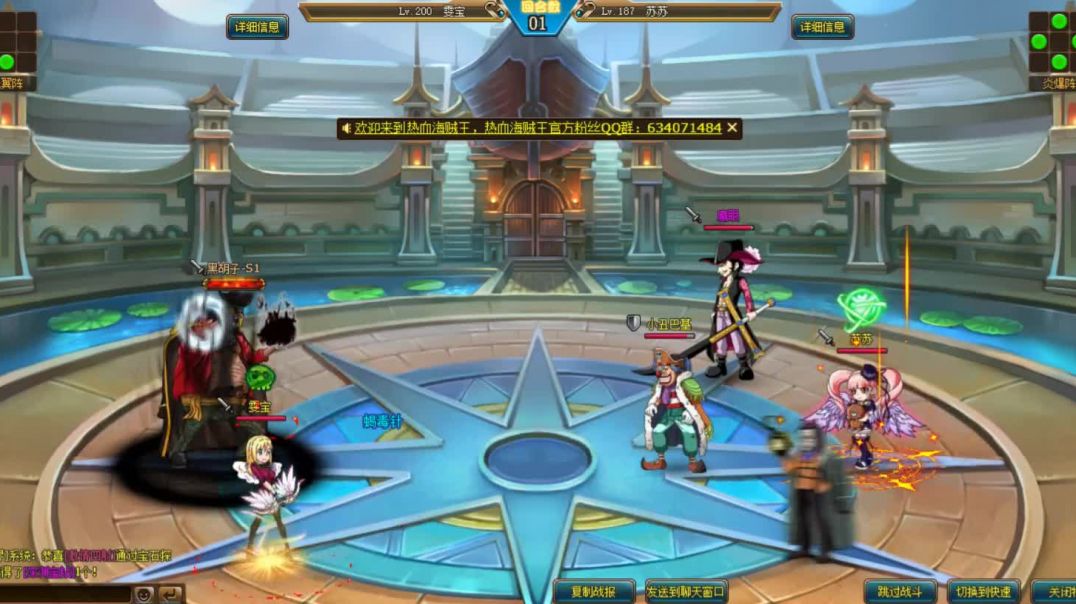
Task: Send chat with the enter arrow button
Action: [172, 594]
